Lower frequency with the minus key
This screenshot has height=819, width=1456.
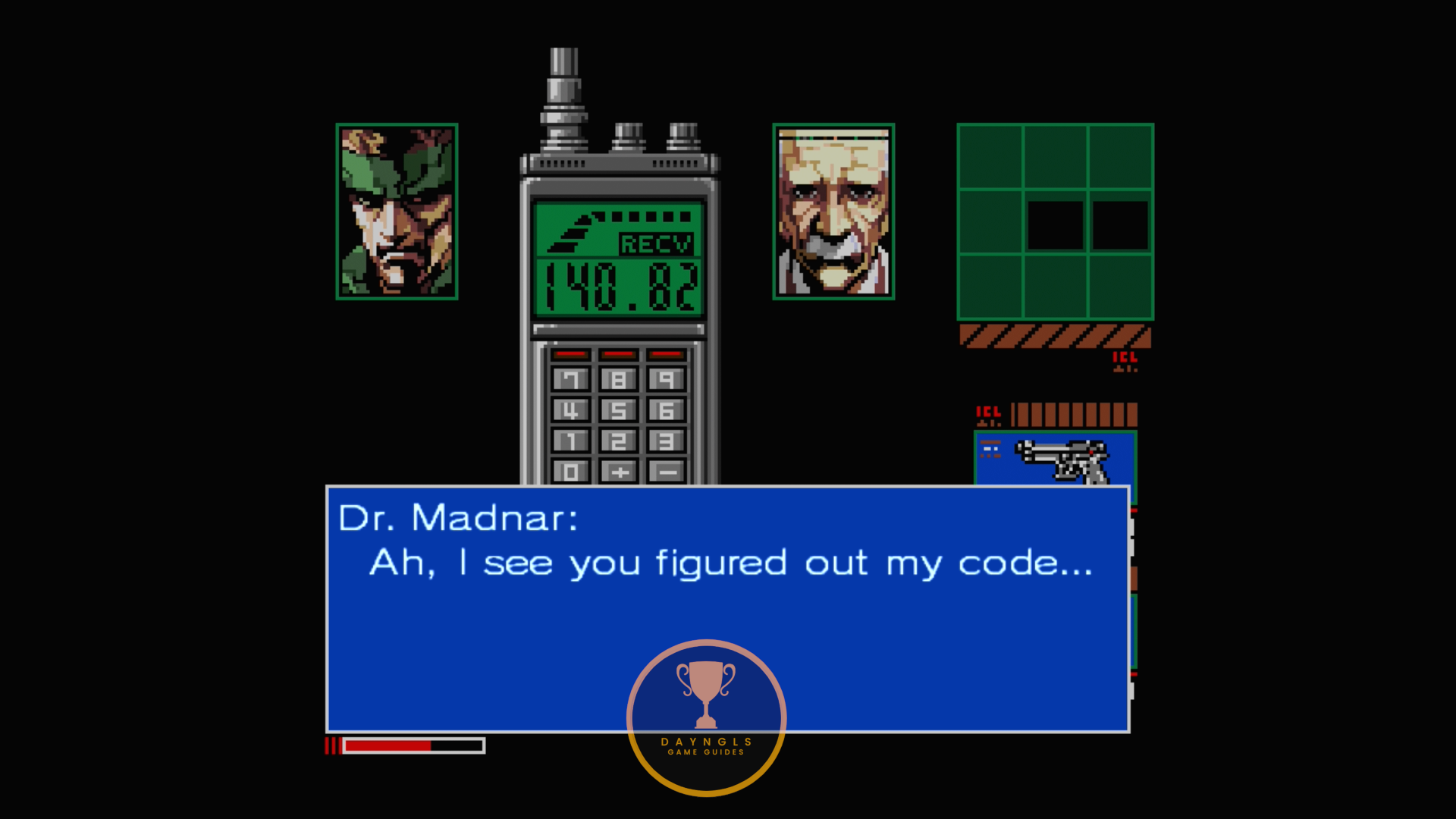(x=667, y=472)
